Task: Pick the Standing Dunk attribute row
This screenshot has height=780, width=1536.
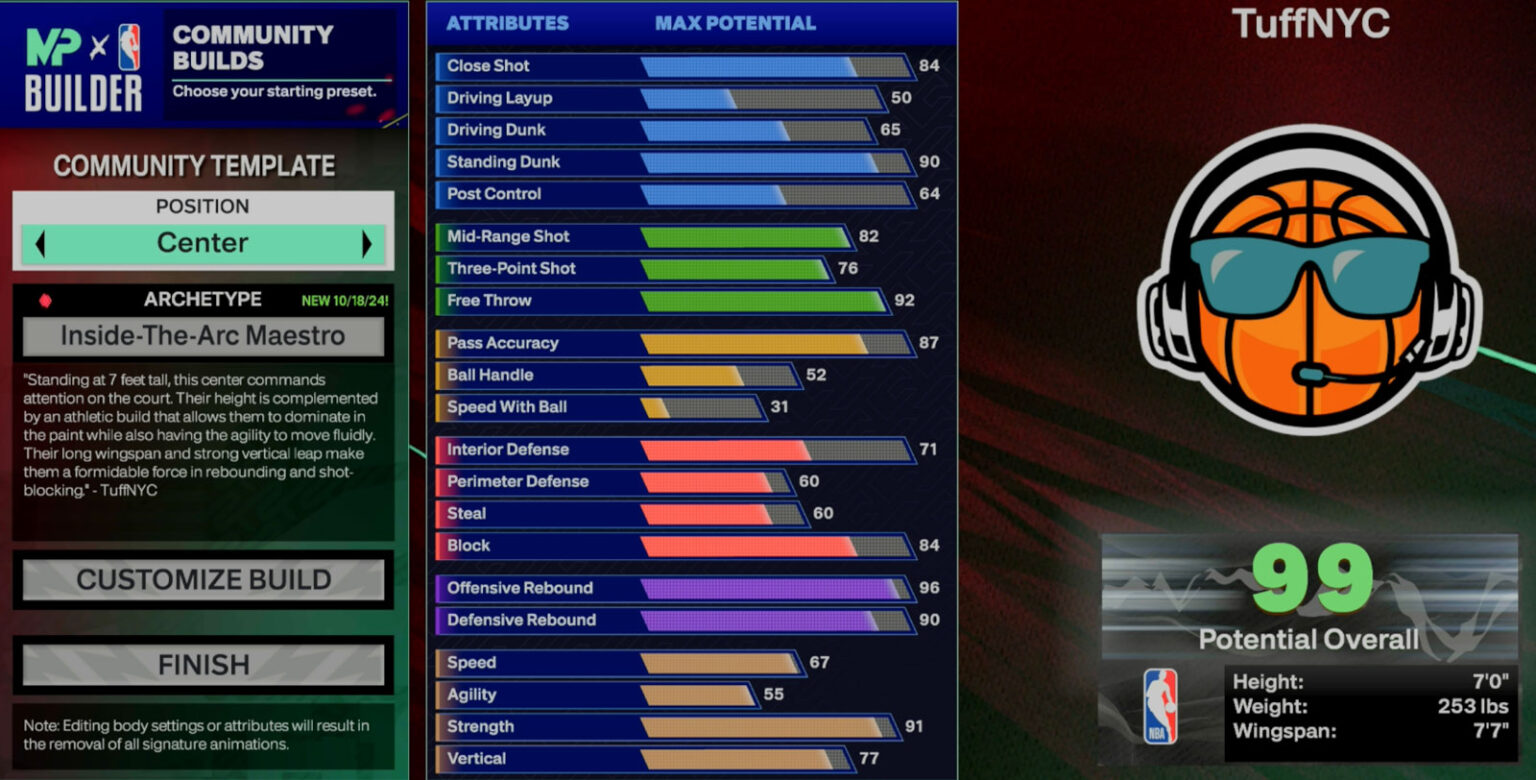Action: tap(674, 162)
